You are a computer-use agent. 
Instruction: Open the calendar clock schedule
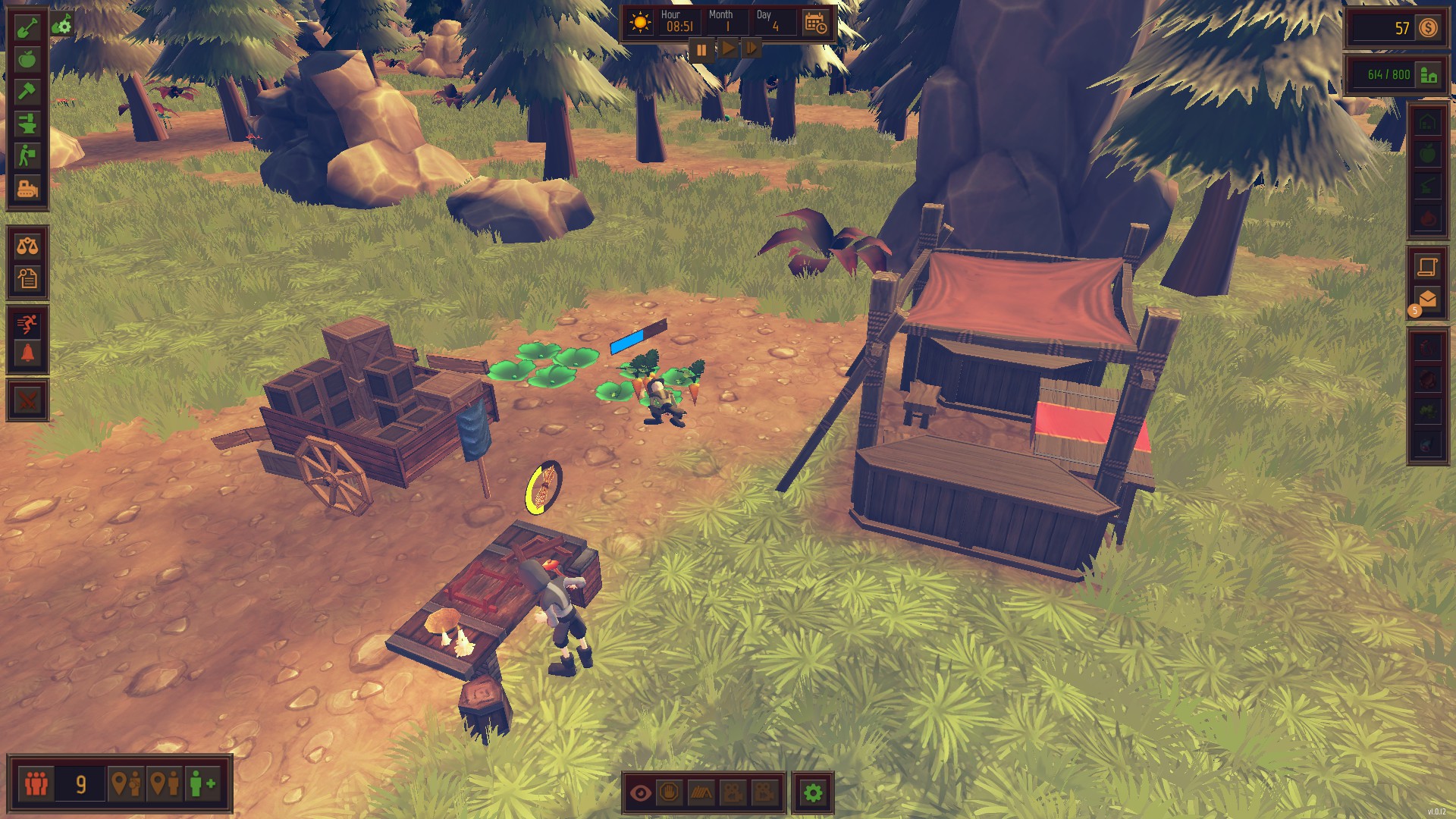click(x=816, y=24)
